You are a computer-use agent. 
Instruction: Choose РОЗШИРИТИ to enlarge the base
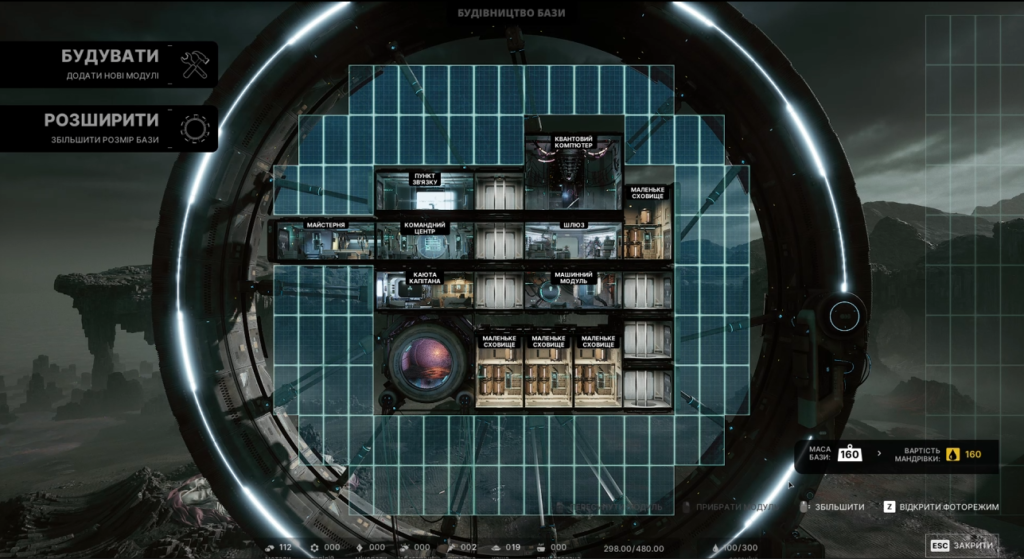[108, 128]
